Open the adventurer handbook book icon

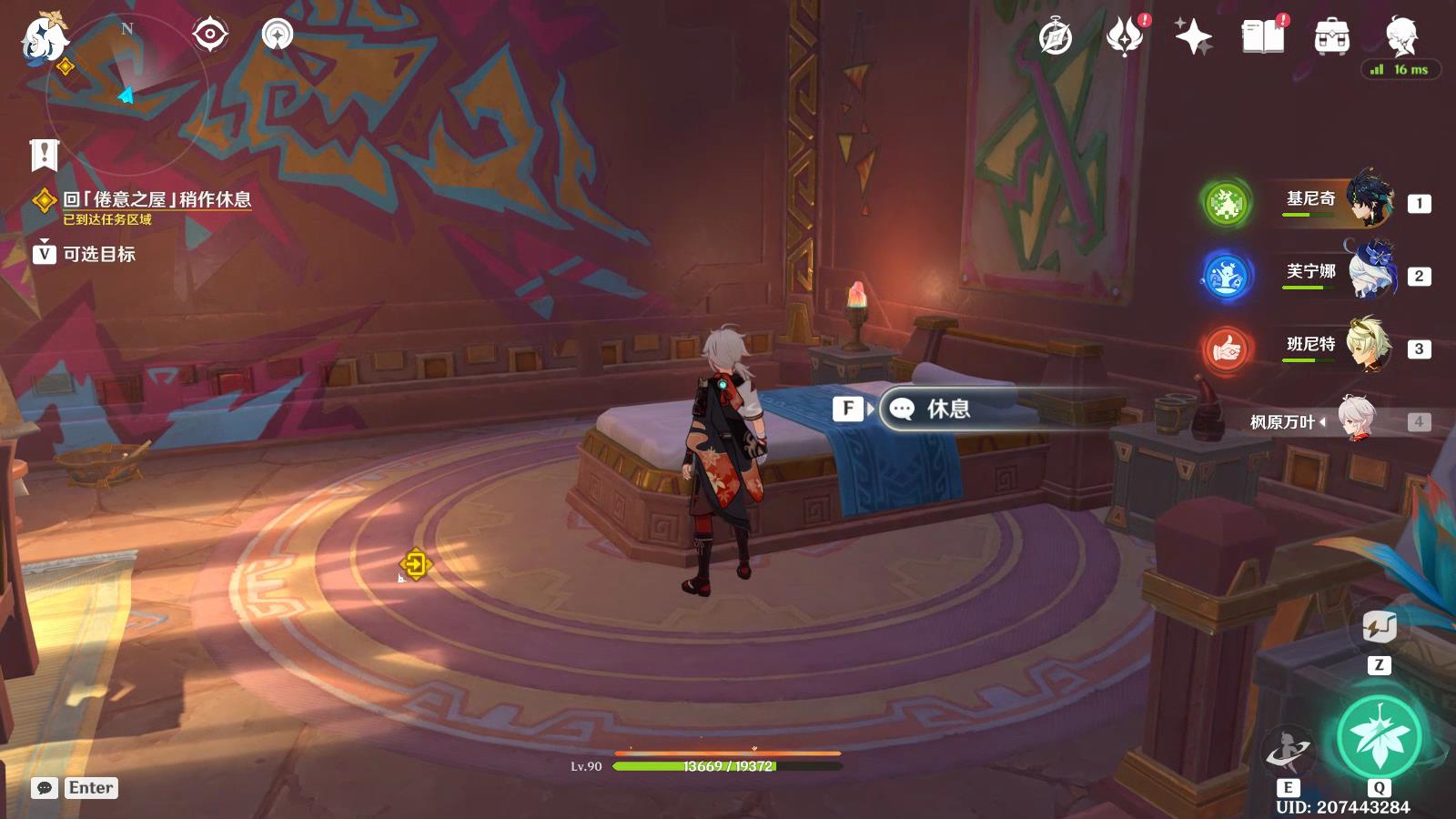[1262, 37]
